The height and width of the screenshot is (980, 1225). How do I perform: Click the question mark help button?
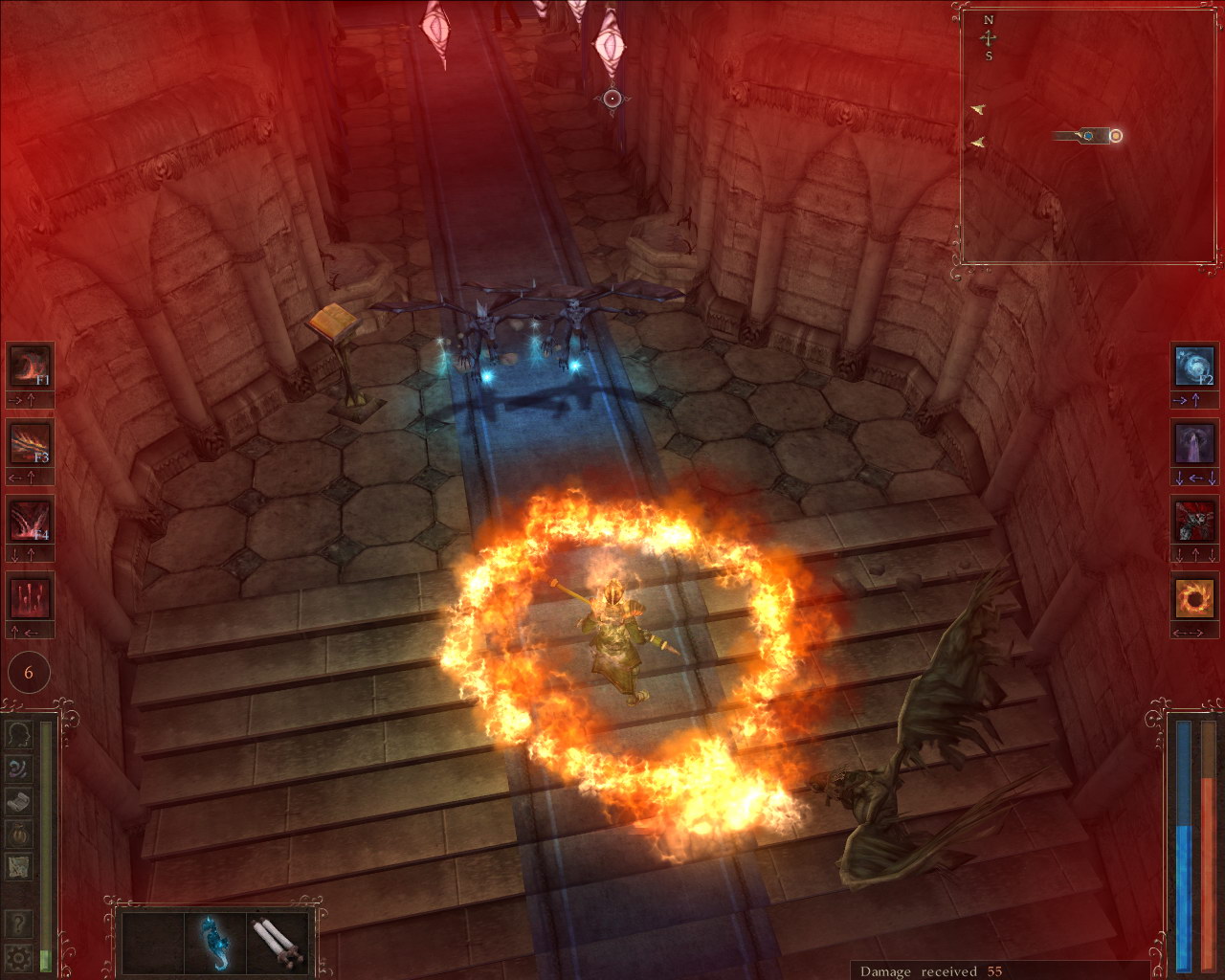click(18, 923)
